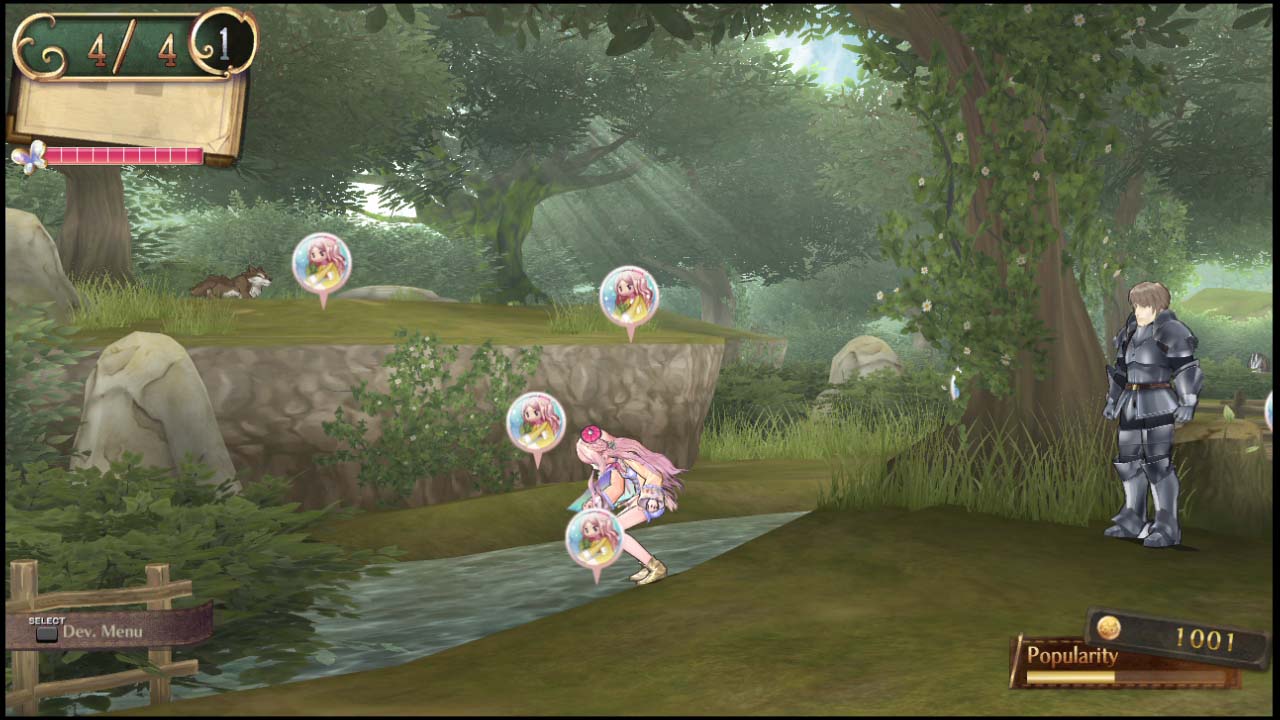This screenshot has height=720, width=1280.
Task: Open the Dev. Menu
Action: [110, 631]
